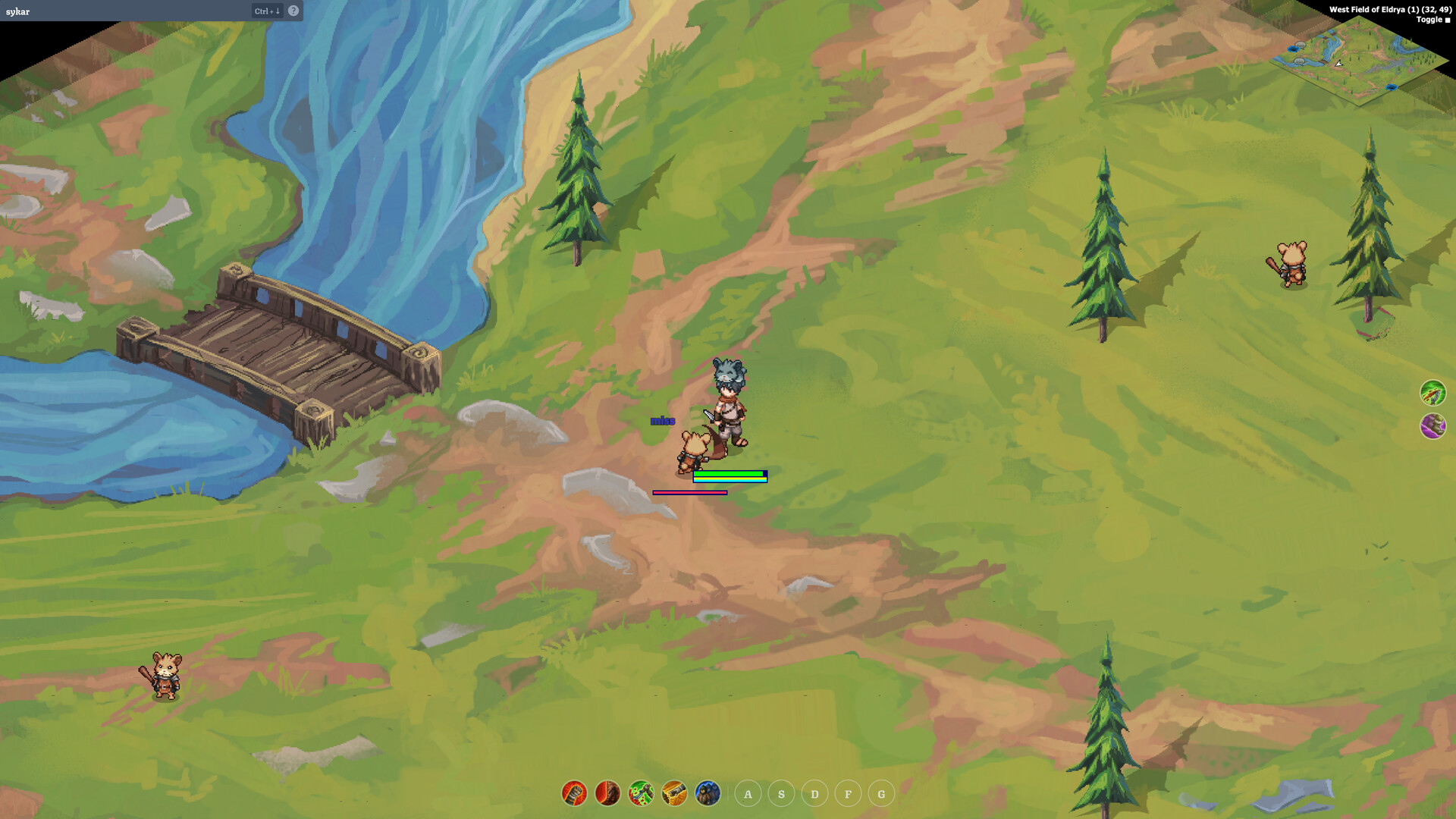Select the sykar chat tab

[17, 11]
